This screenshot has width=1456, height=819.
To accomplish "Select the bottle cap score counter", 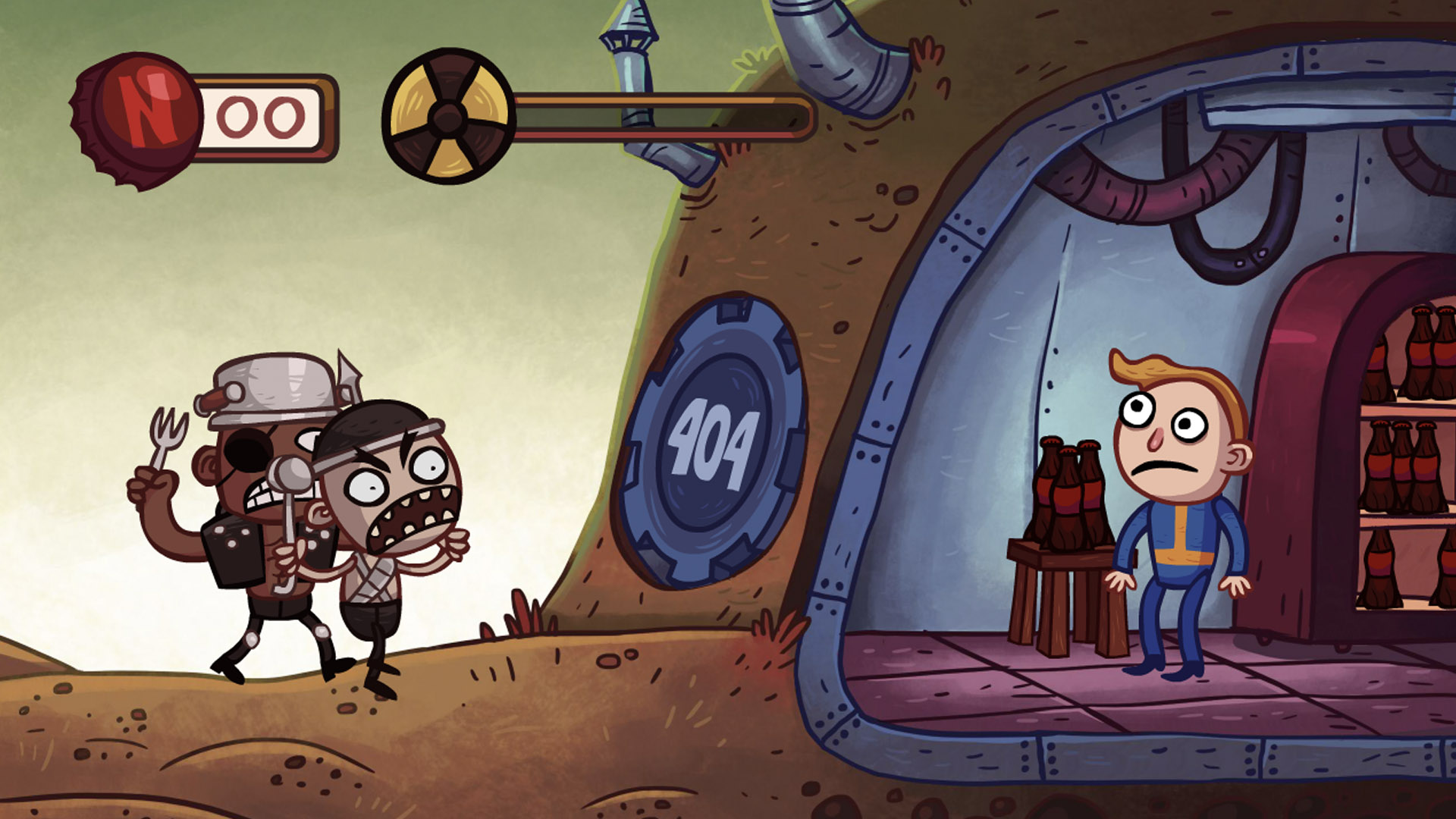I will coord(265,114).
